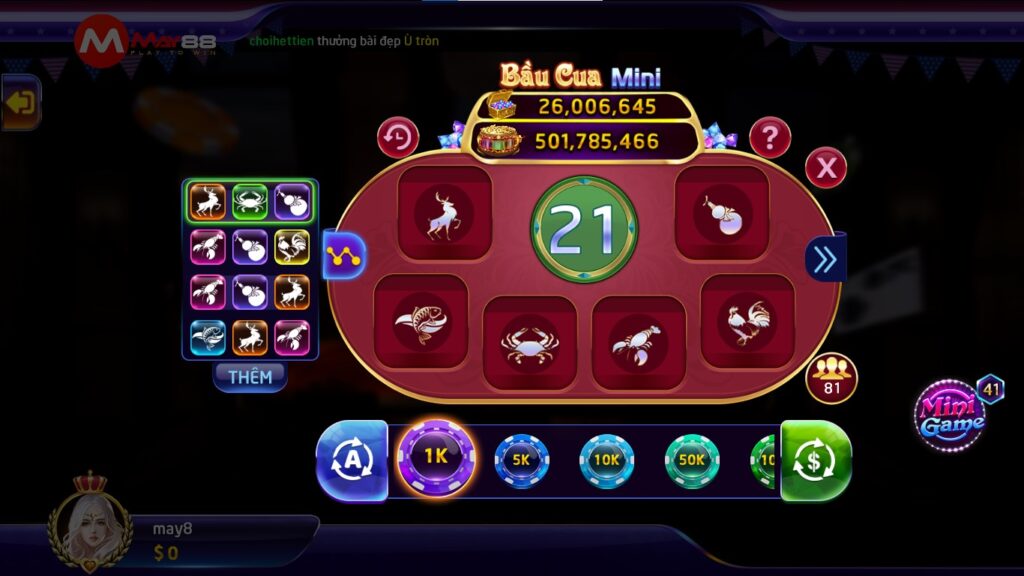Exit using the yellow back arrow
The image size is (1024, 576).
coord(20,103)
